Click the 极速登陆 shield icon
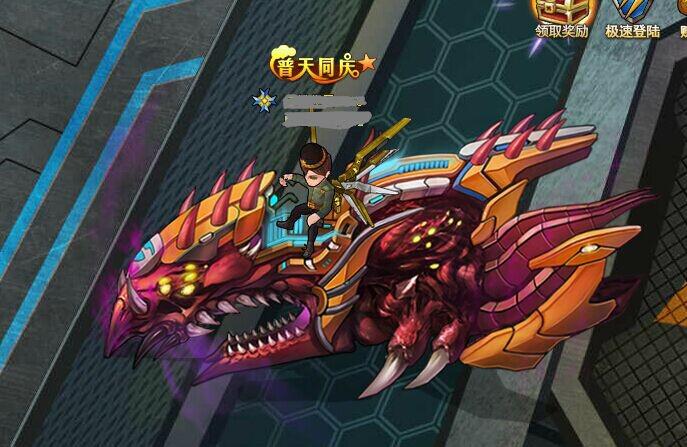 coord(631,12)
